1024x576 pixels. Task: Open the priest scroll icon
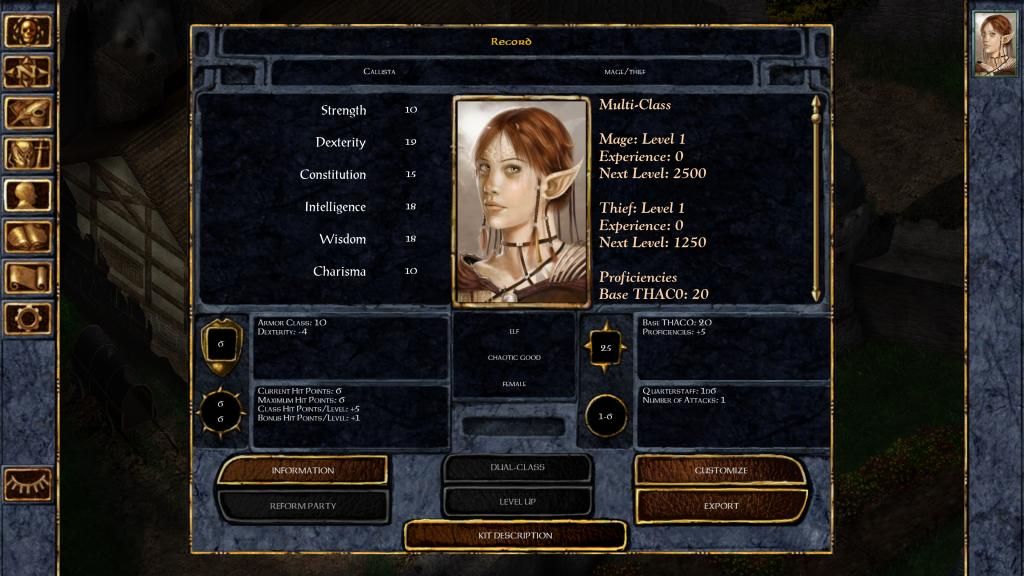pos(28,277)
